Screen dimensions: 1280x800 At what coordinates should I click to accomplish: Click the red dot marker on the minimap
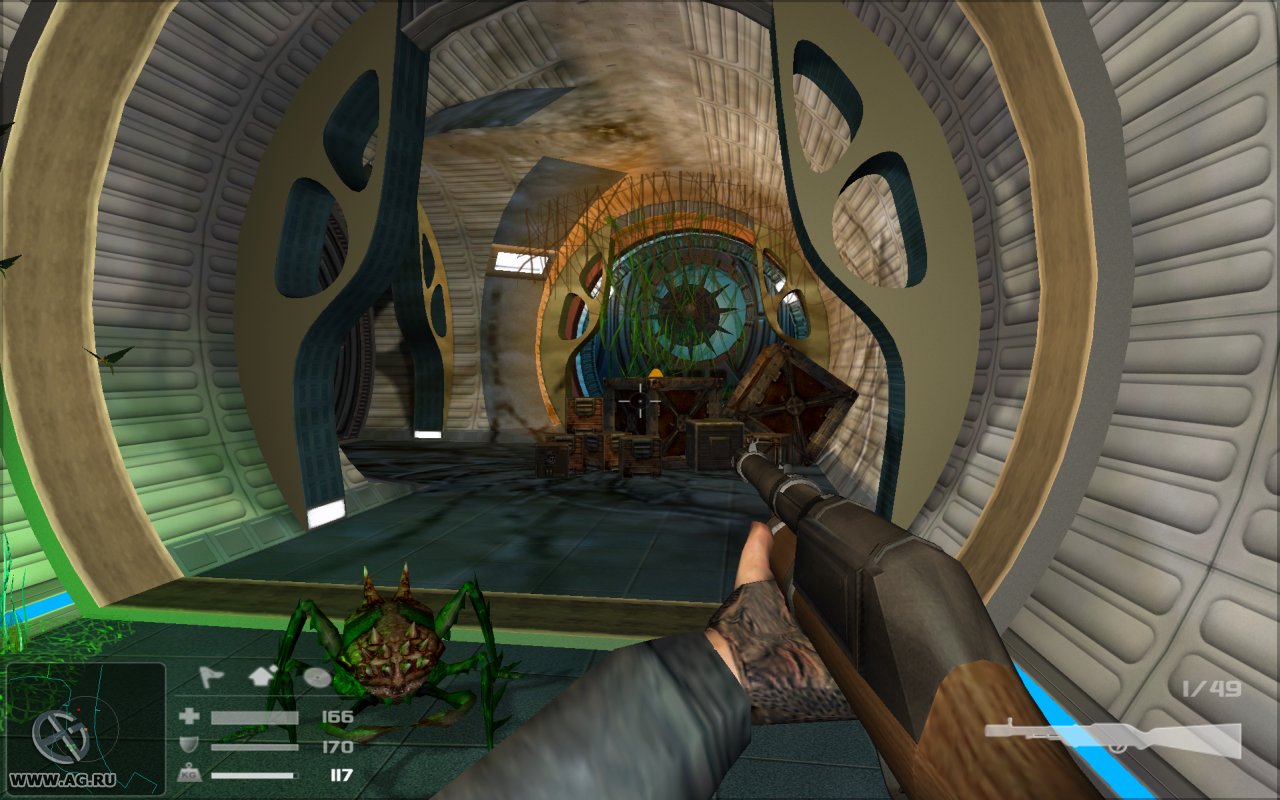tap(79, 709)
